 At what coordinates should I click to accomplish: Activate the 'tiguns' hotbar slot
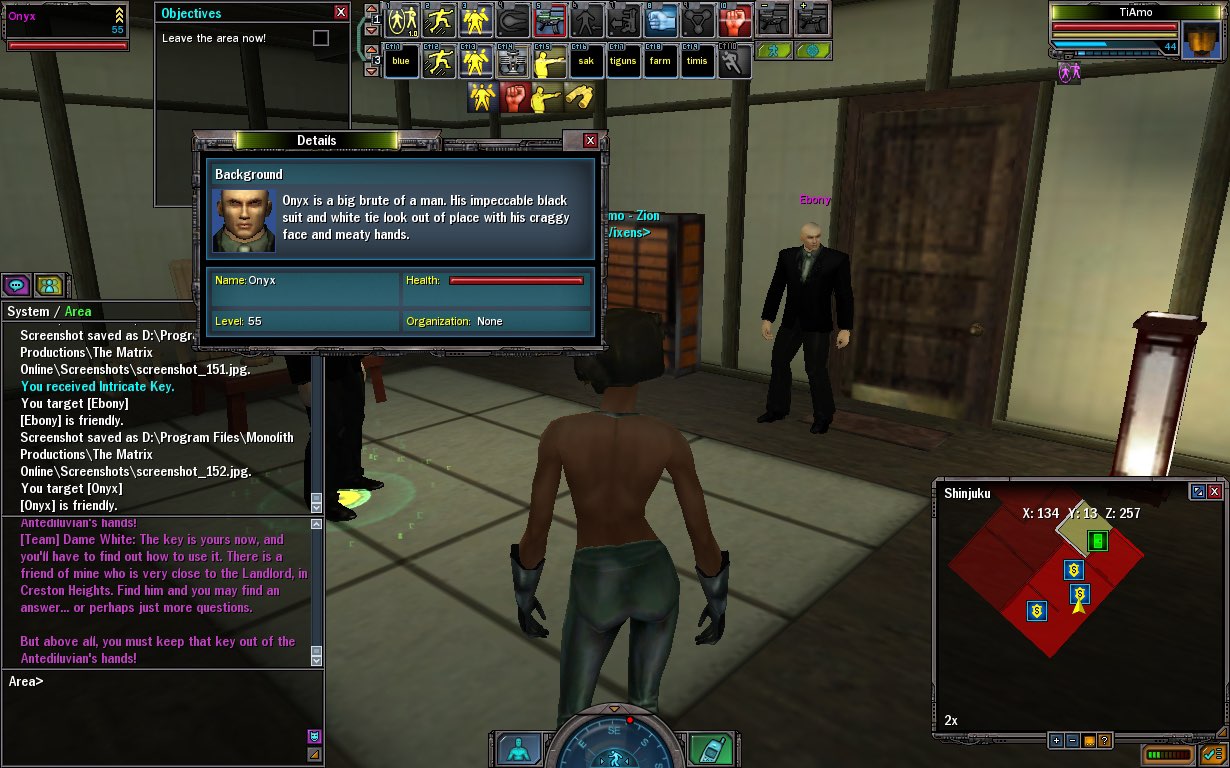coord(623,61)
